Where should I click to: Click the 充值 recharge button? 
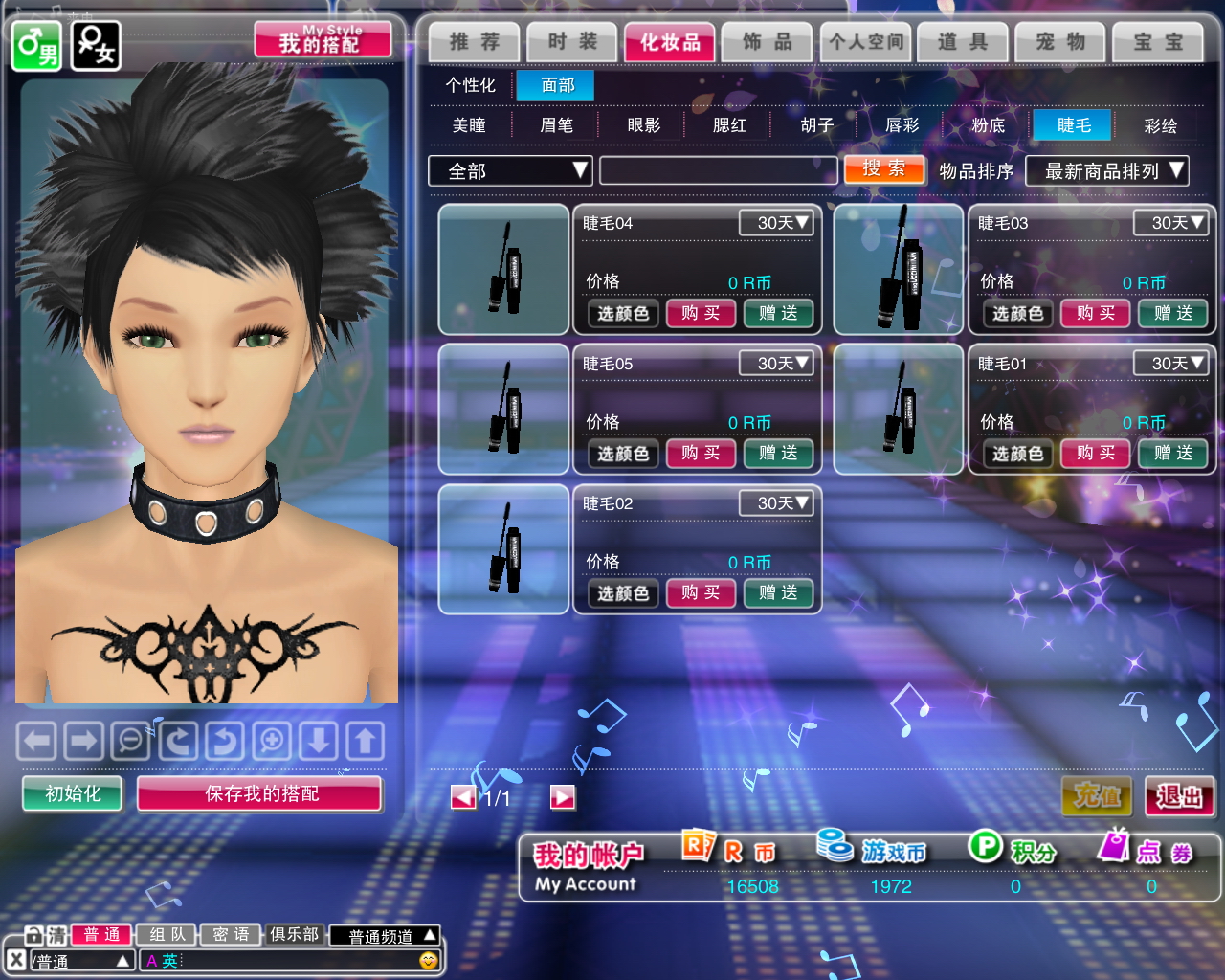tap(1097, 795)
